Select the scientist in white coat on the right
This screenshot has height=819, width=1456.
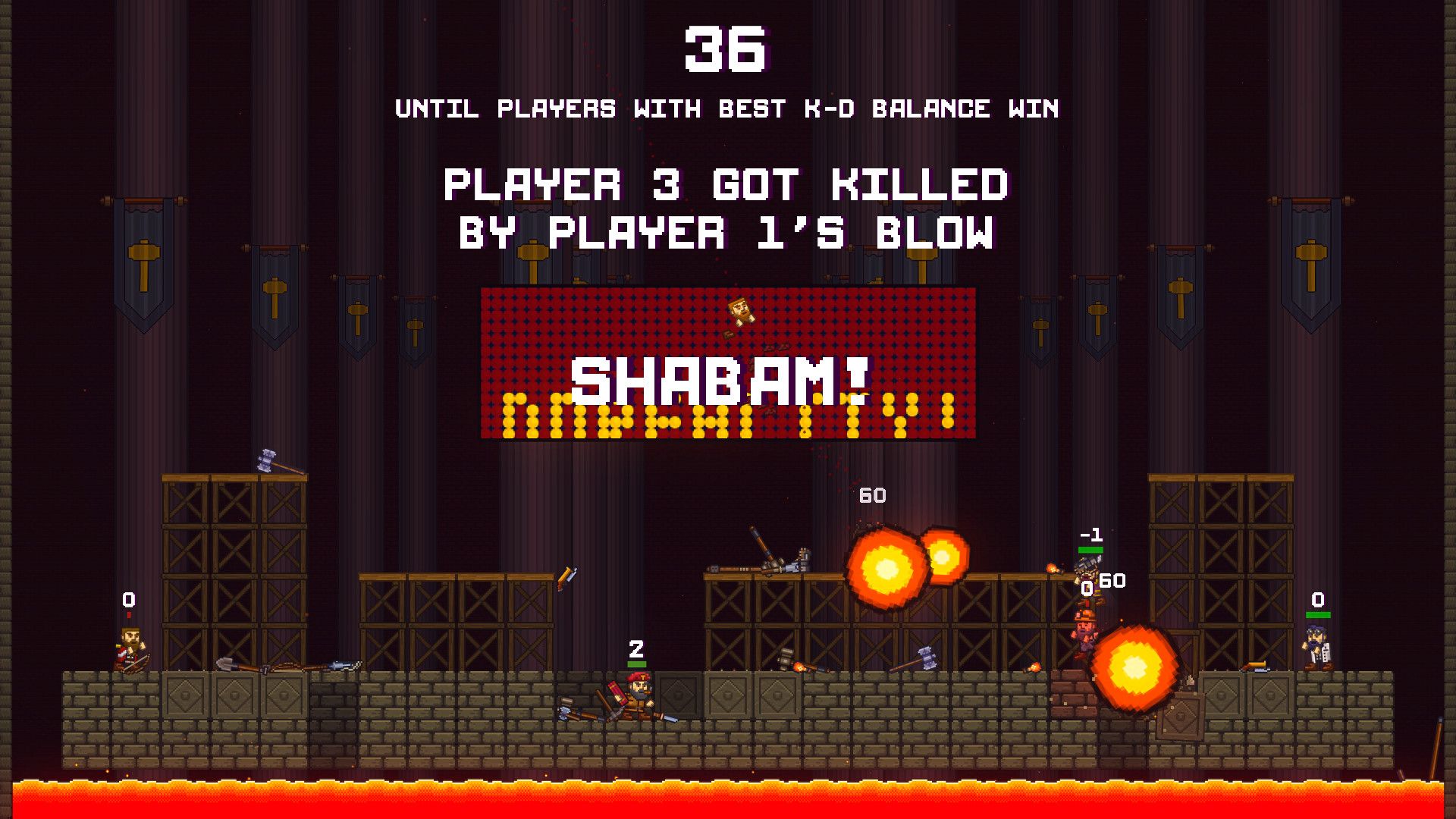pyautogui.click(x=1316, y=643)
